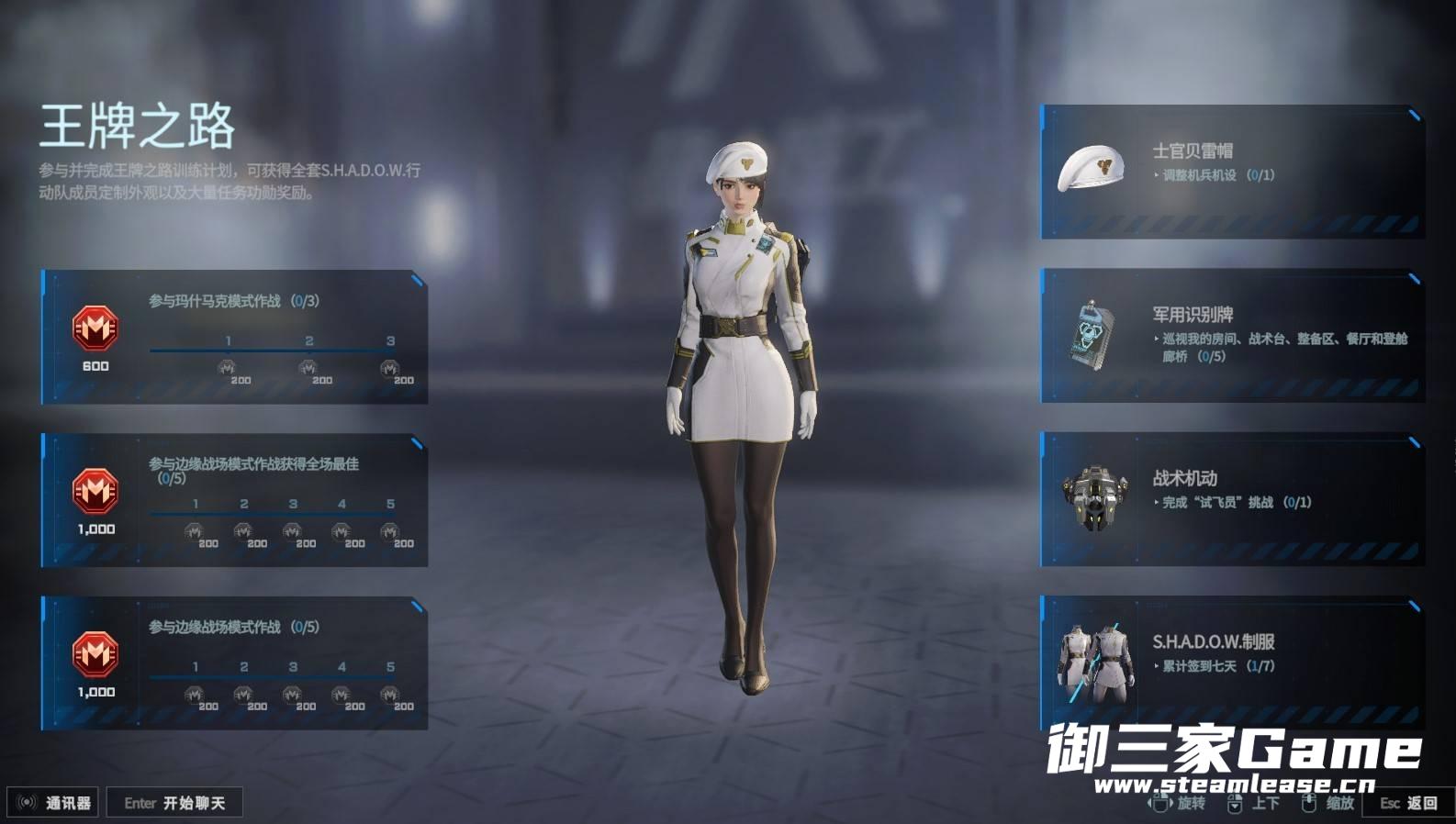
Task: Select the 军用识别牌 reward panel
Action: 1232,336
